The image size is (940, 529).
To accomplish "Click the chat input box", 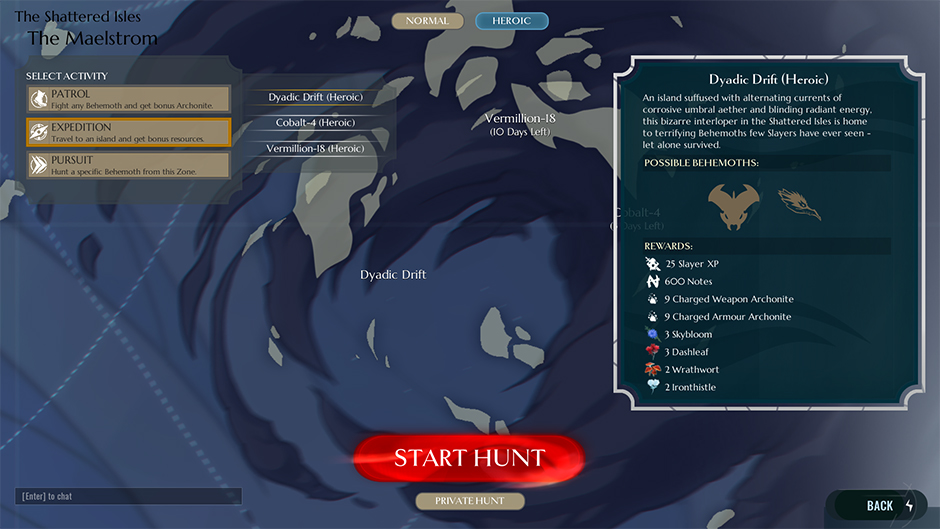I will [x=129, y=496].
